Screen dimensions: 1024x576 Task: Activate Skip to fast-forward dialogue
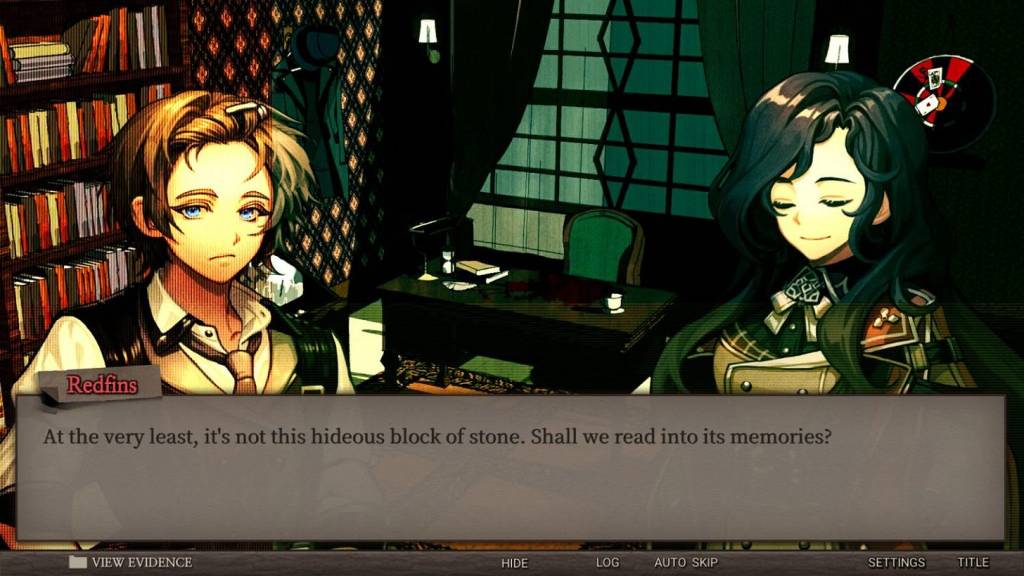[704, 563]
